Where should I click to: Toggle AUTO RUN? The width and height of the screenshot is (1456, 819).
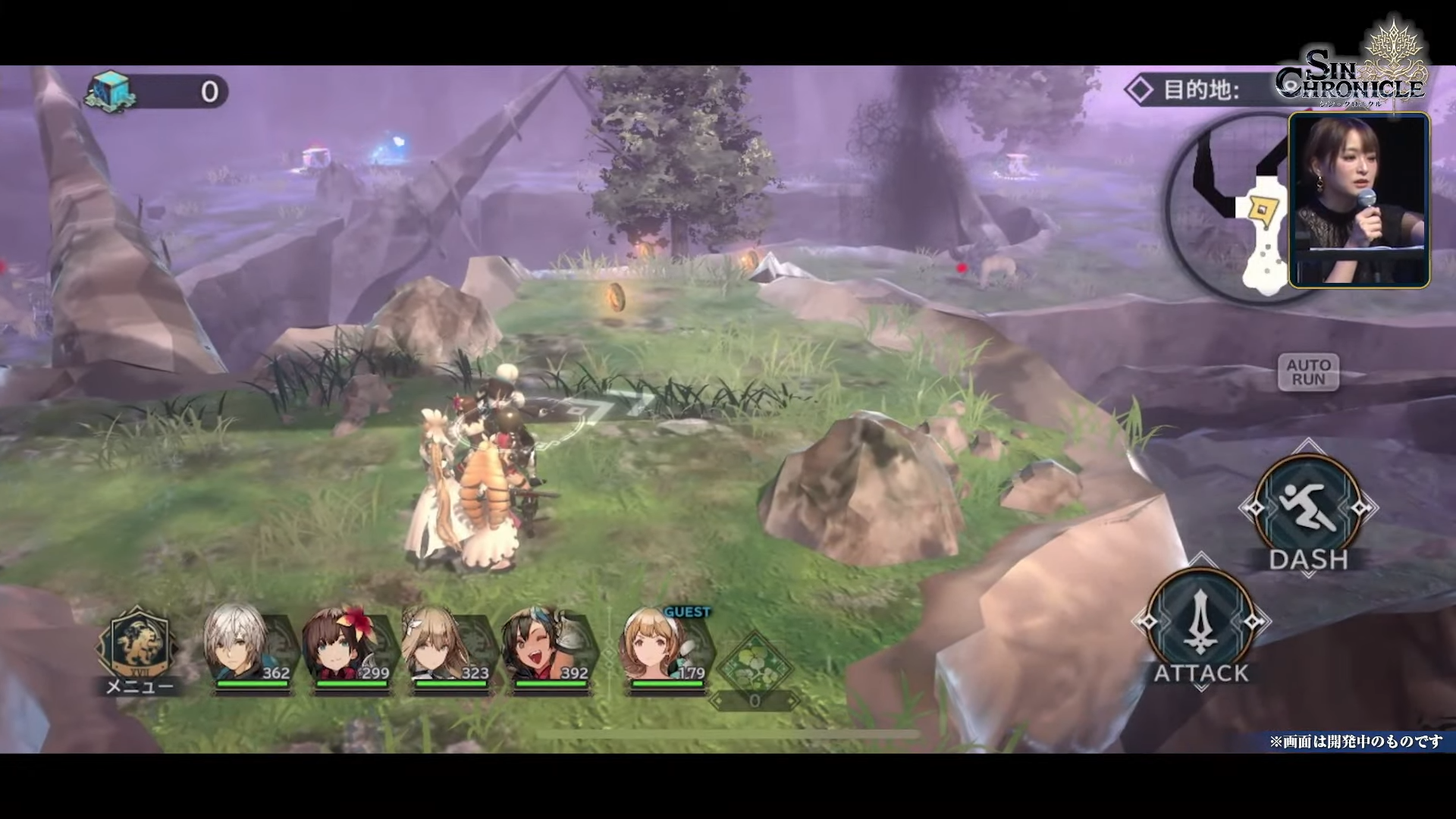(1308, 372)
